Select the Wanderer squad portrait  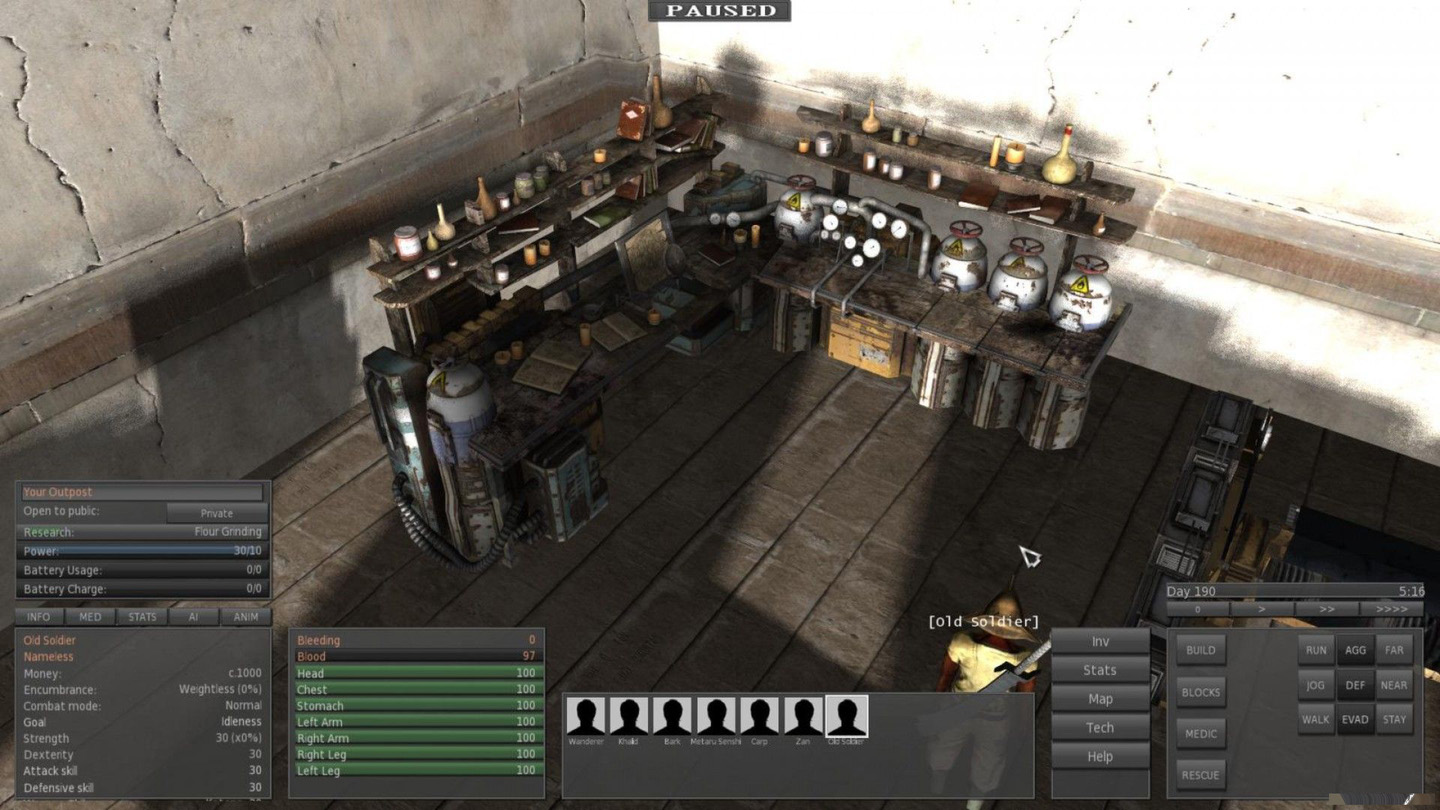click(586, 717)
